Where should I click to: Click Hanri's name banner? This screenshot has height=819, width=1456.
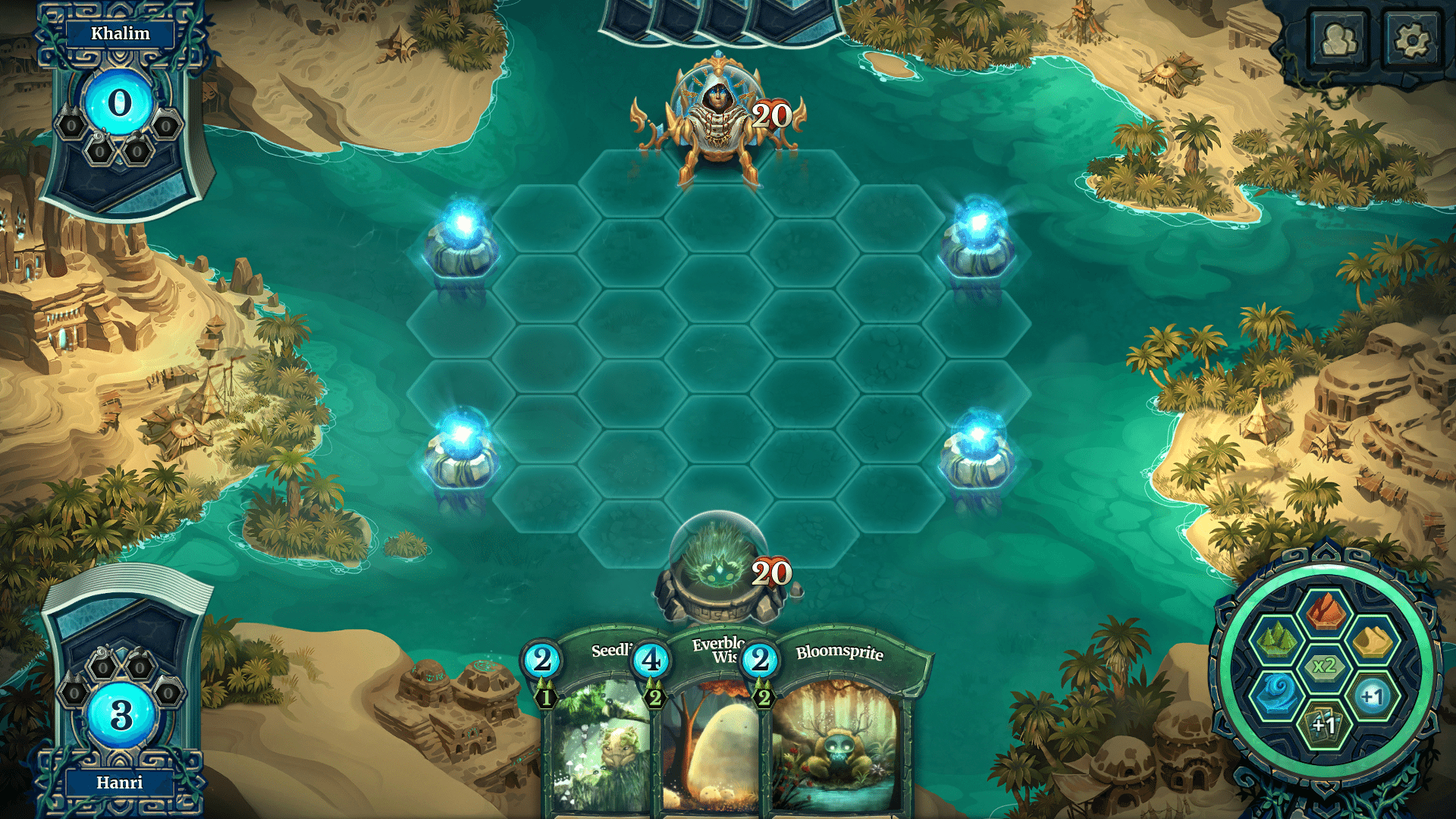(121, 783)
